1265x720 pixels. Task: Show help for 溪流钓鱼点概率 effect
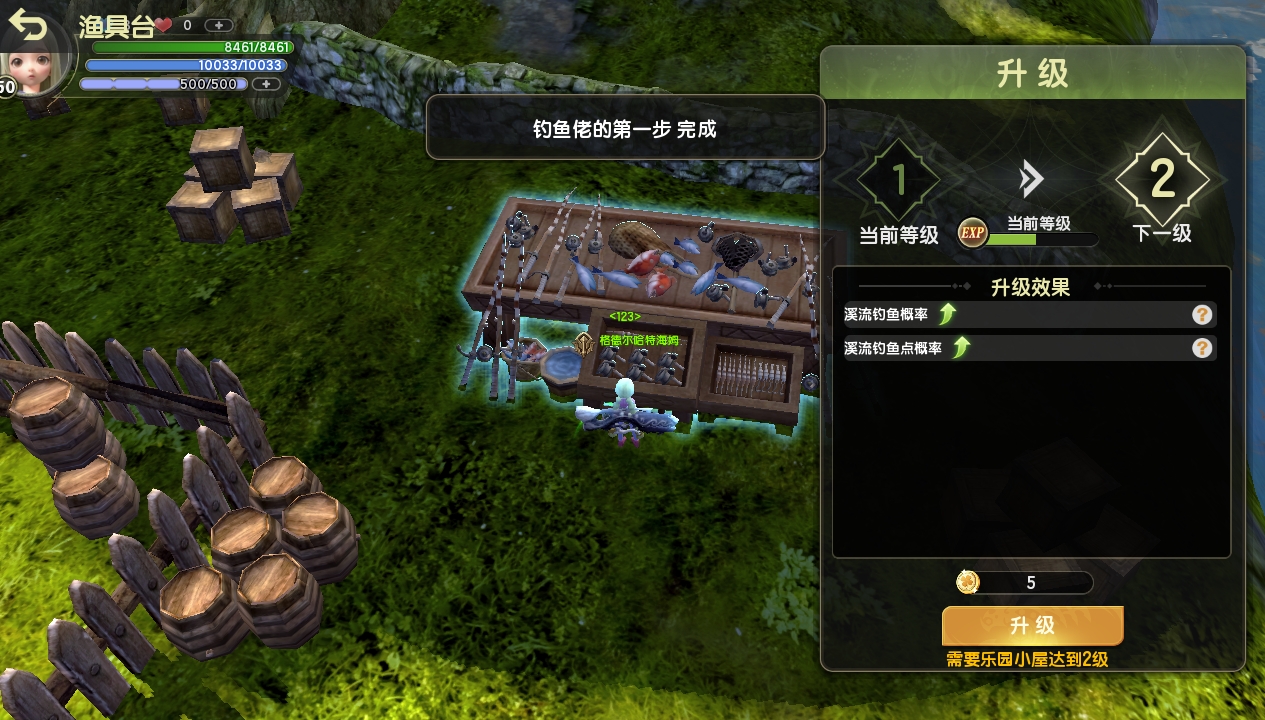pos(1202,348)
